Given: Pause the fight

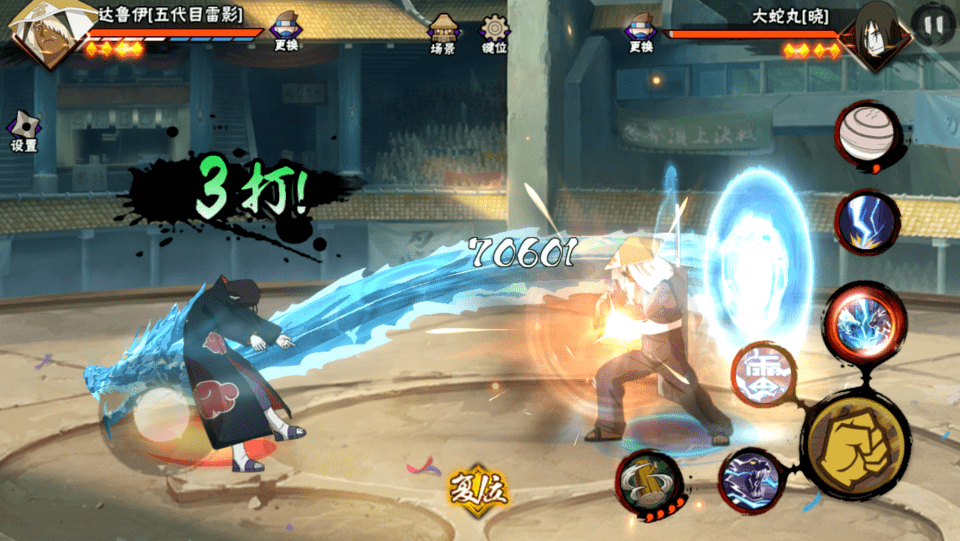Looking at the screenshot, I should (934, 25).
